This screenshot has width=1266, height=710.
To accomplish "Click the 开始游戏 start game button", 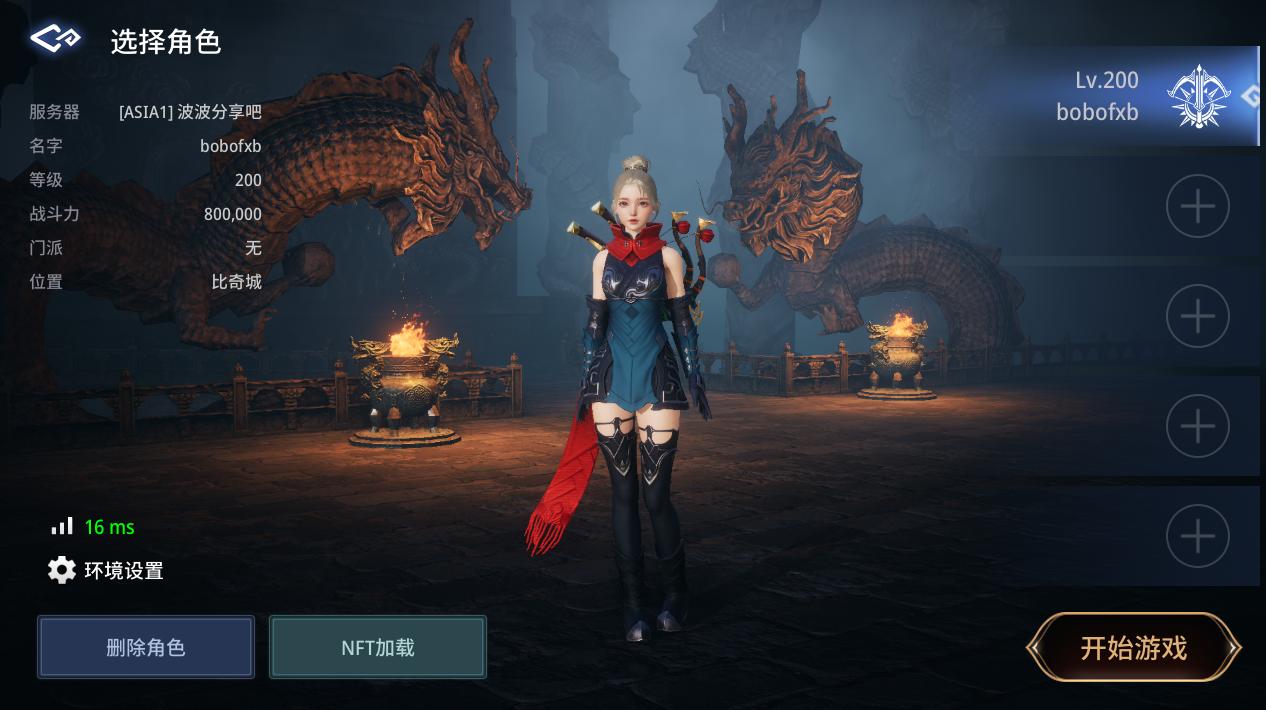I will [x=1133, y=648].
